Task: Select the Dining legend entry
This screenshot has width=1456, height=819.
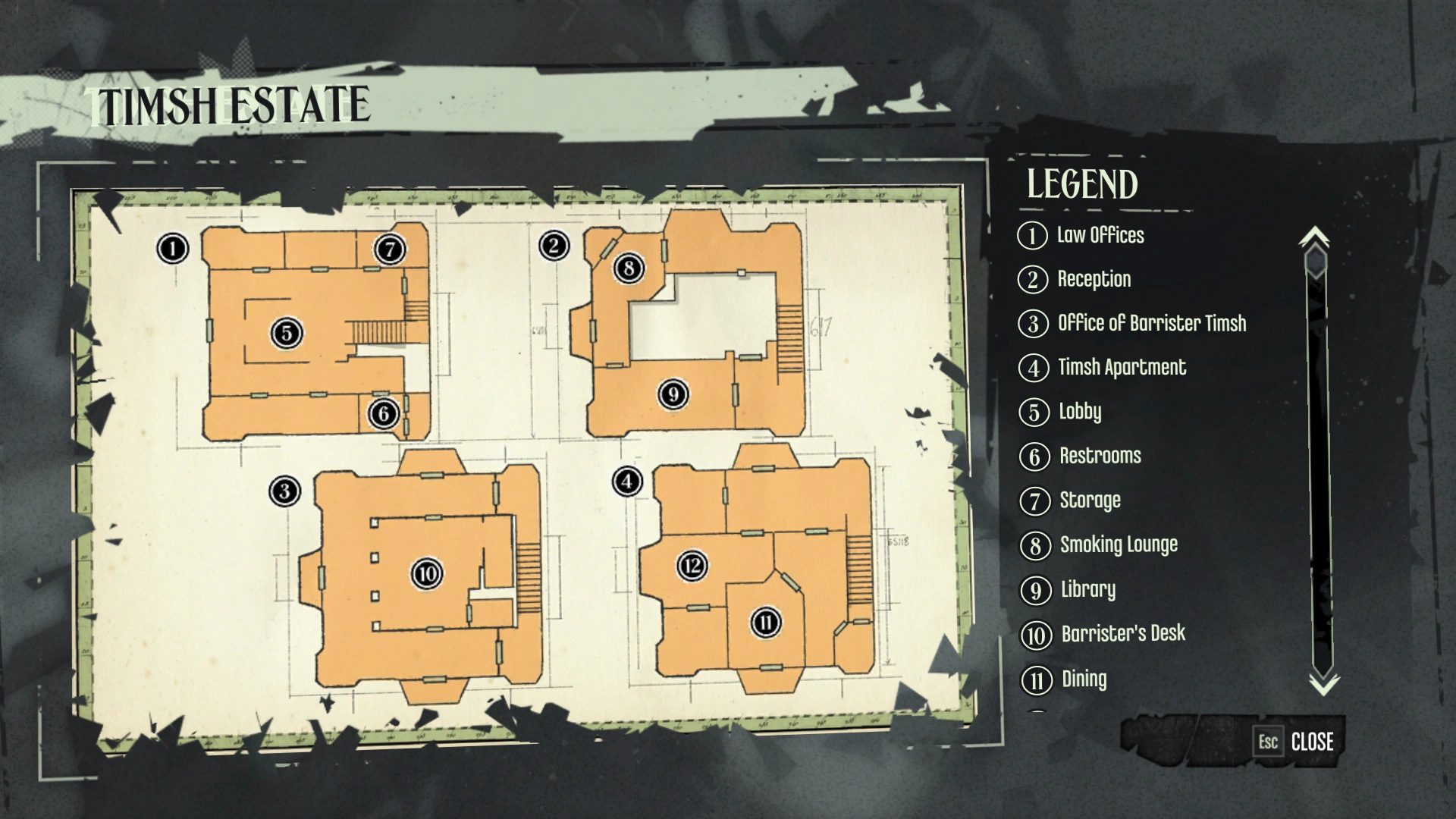Action: (1084, 679)
